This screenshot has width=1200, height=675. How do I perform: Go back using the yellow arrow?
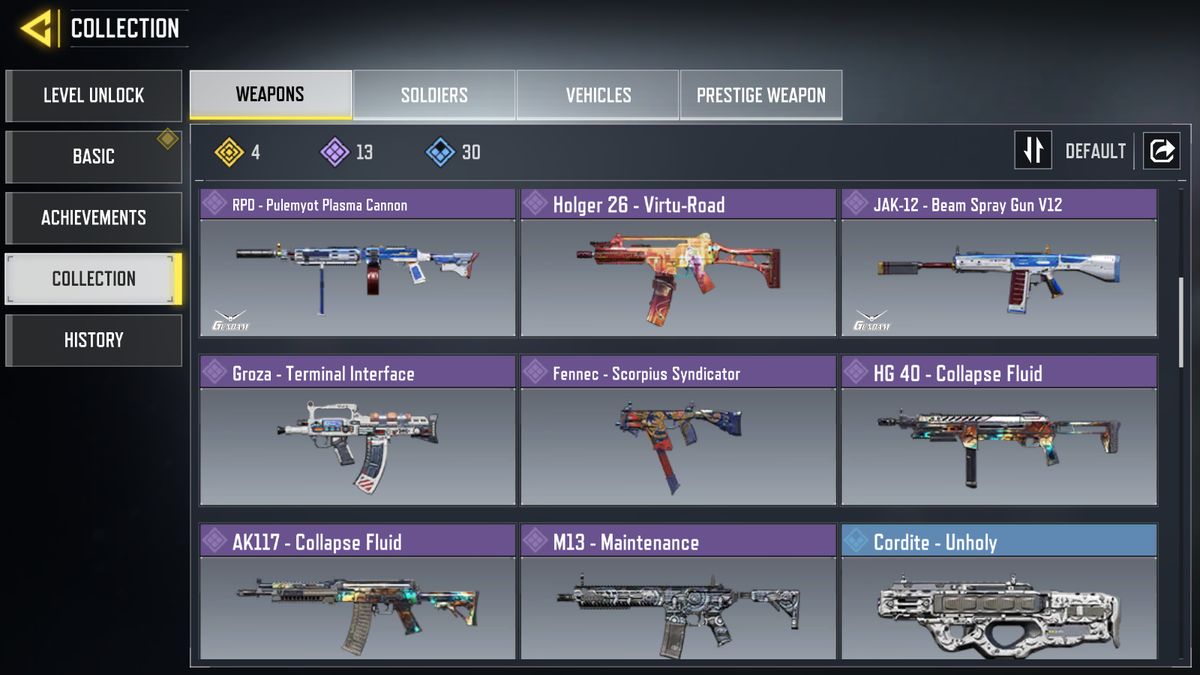click(x=36, y=28)
